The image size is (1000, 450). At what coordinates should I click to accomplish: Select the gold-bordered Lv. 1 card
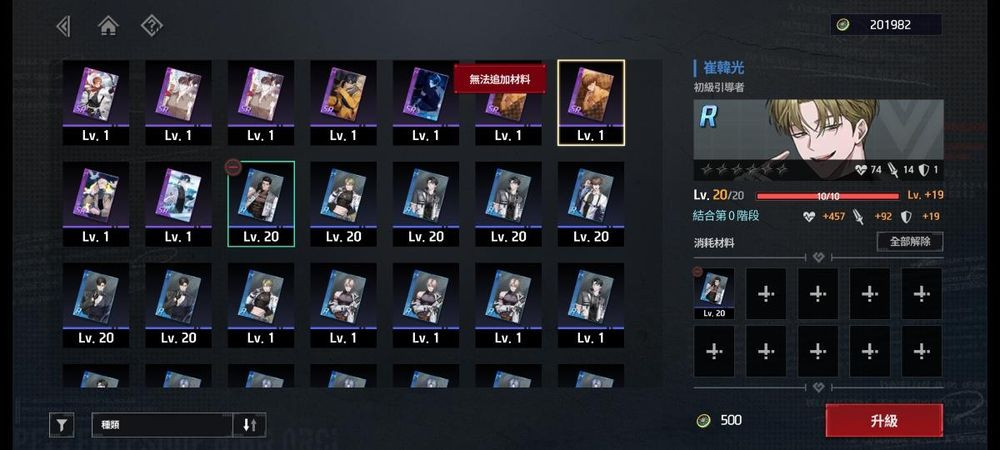(x=590, y=102)
